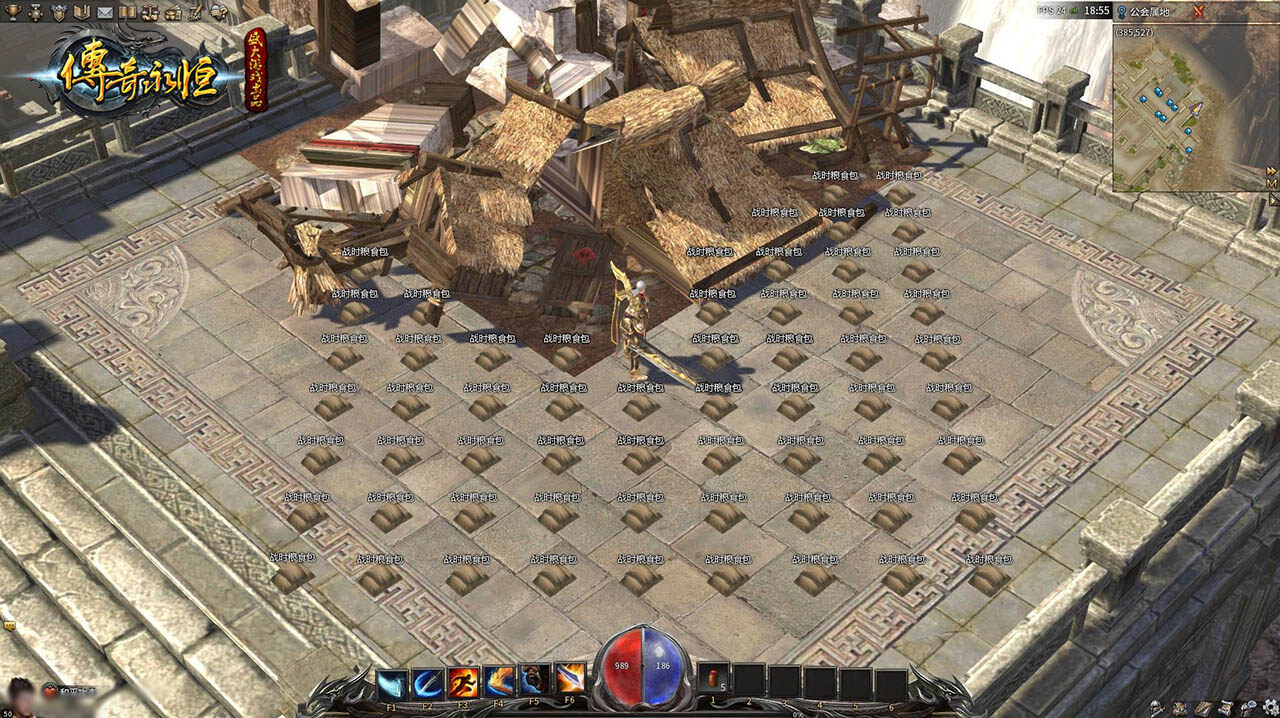Trigger the F5 warrior charge skill
This screenshot has width=1280, height=718.
click(x=535, y=682)
